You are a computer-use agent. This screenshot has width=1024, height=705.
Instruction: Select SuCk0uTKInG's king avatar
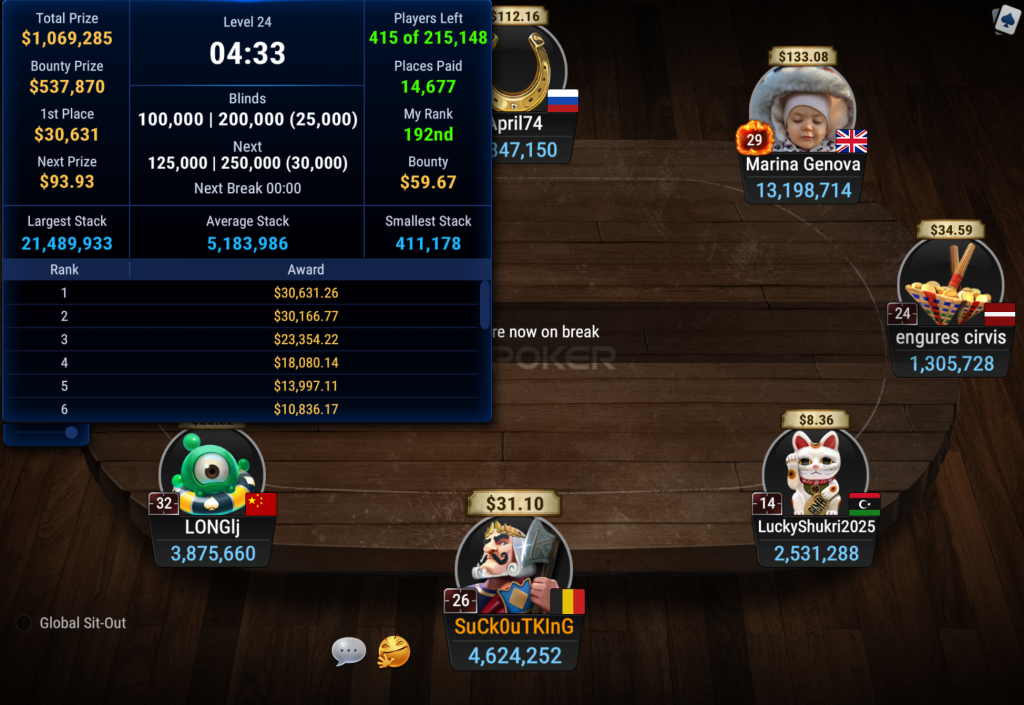[x=513, y=565]
